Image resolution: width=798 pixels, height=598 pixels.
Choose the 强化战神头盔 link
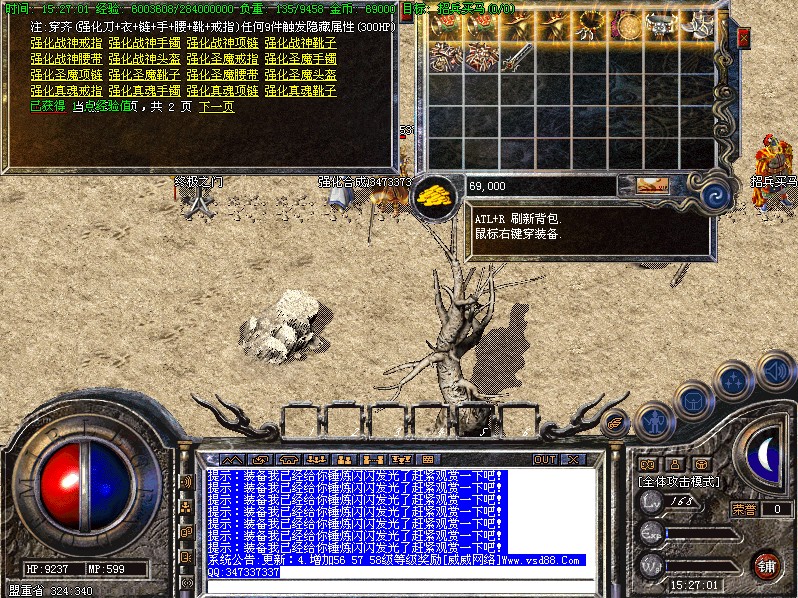[x=143, y=58]
